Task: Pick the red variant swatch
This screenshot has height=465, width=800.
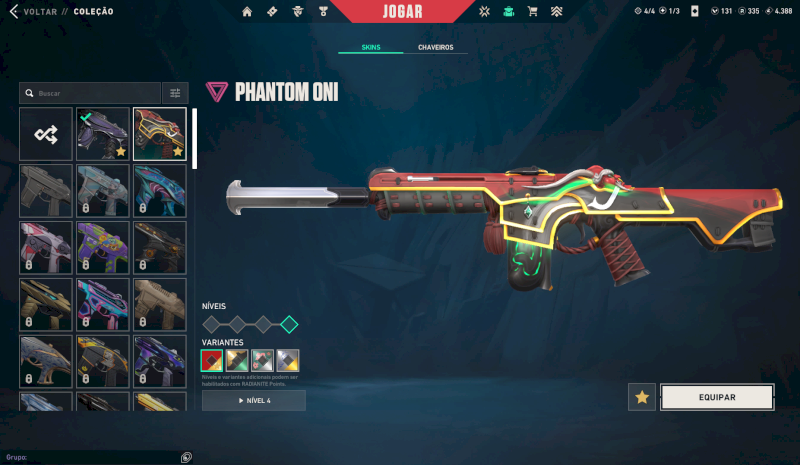Action: pos(213,359)
